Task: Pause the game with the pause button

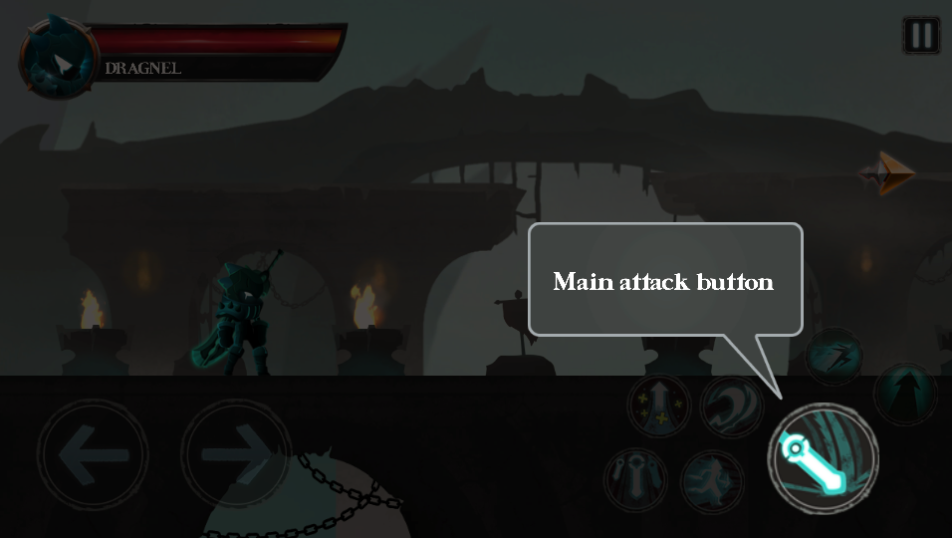Action: (x=921, y=35)
